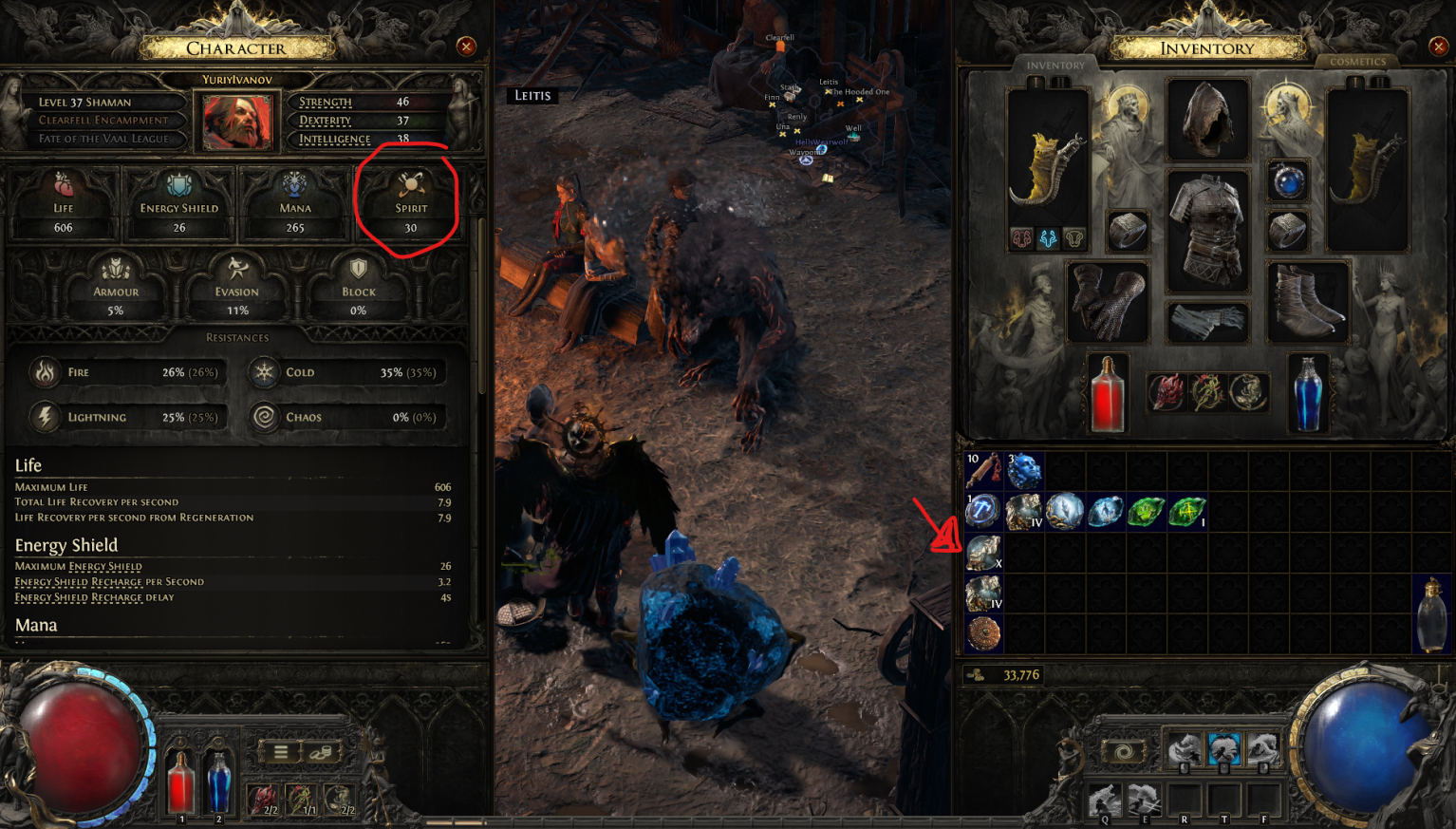Select the blue amulet slot
The image size is (1456, 829).
click(1288, 181)
